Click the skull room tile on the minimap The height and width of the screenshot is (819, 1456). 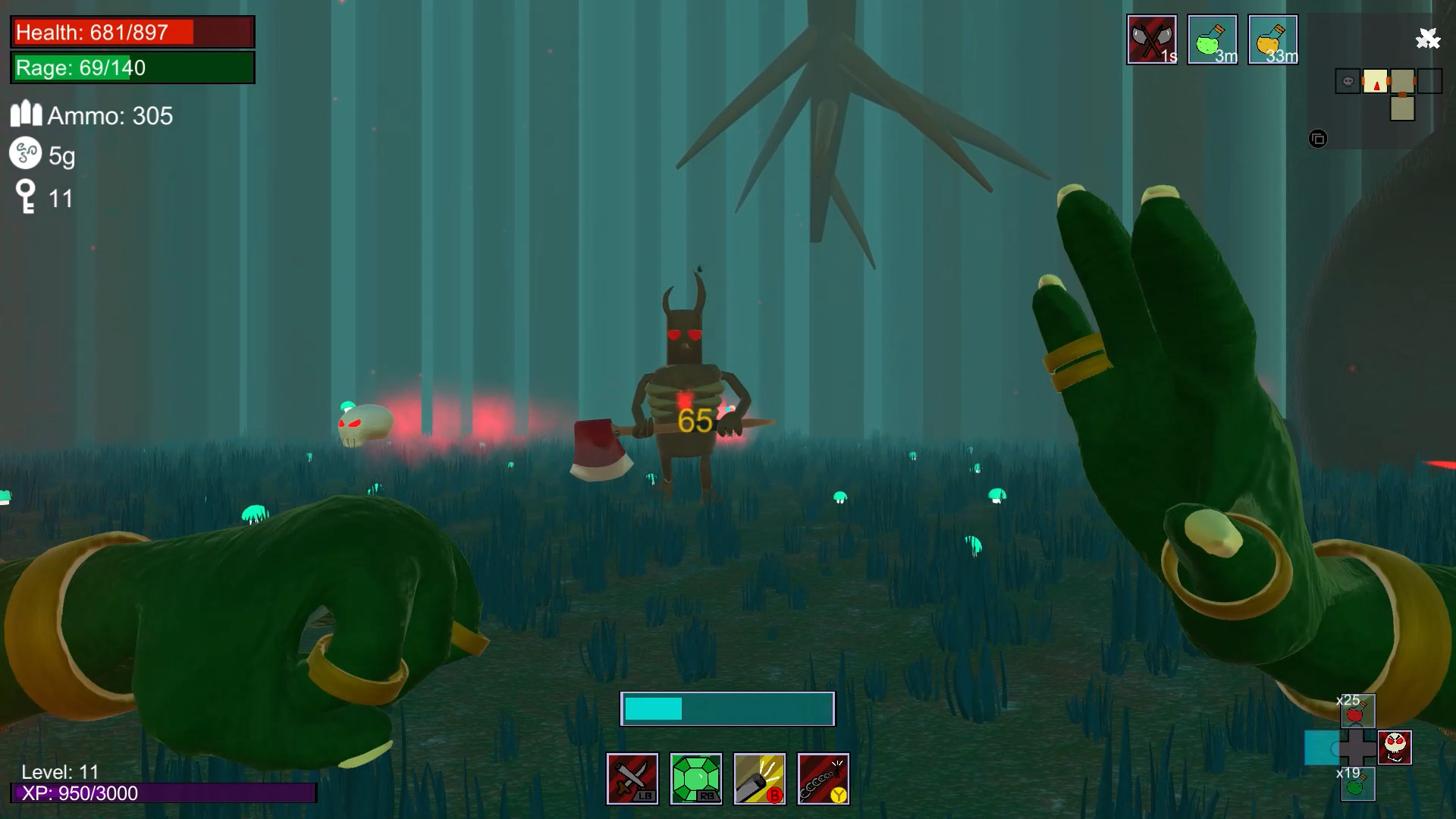click(x=1348, y=80)
